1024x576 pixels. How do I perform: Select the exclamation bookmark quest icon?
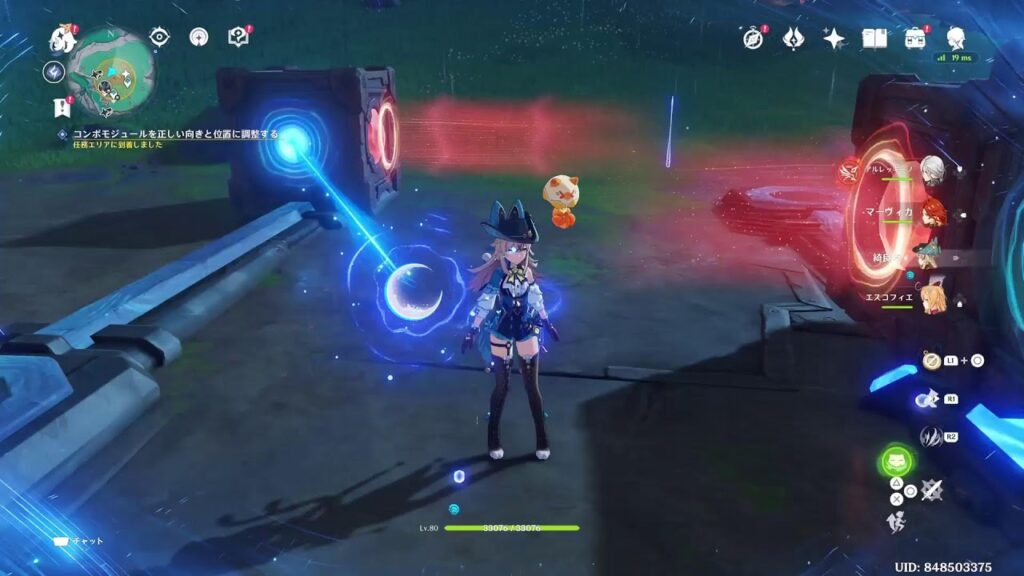coord(60,105)
